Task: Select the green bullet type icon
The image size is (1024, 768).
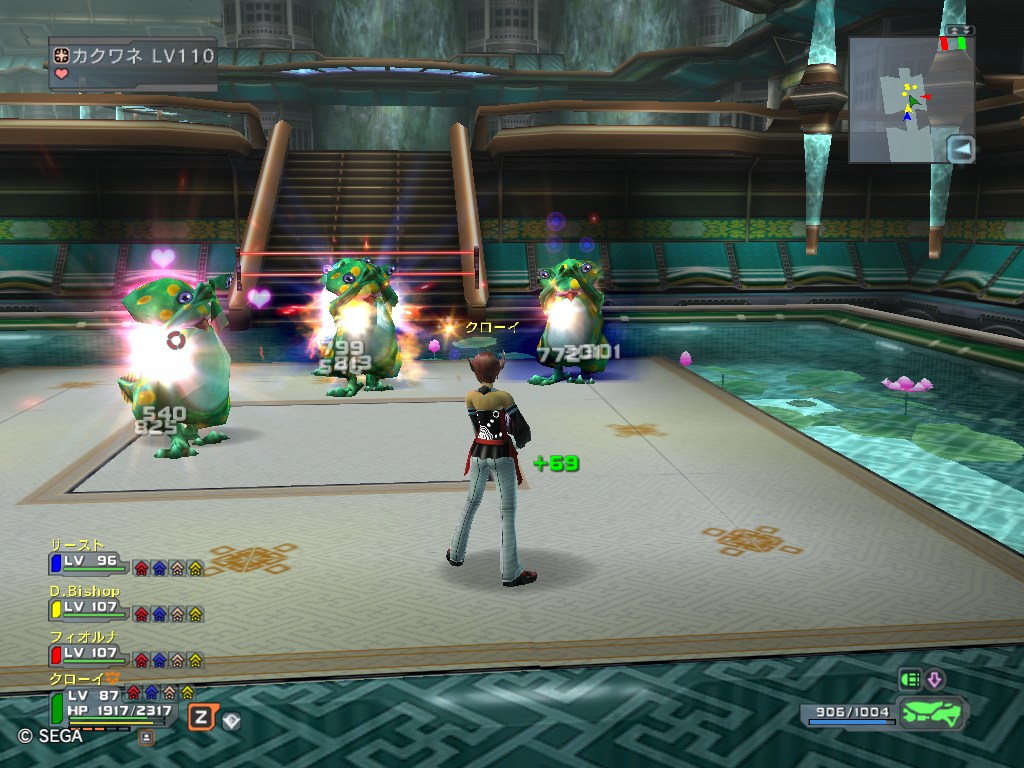Action: click(x=910, y=681)
